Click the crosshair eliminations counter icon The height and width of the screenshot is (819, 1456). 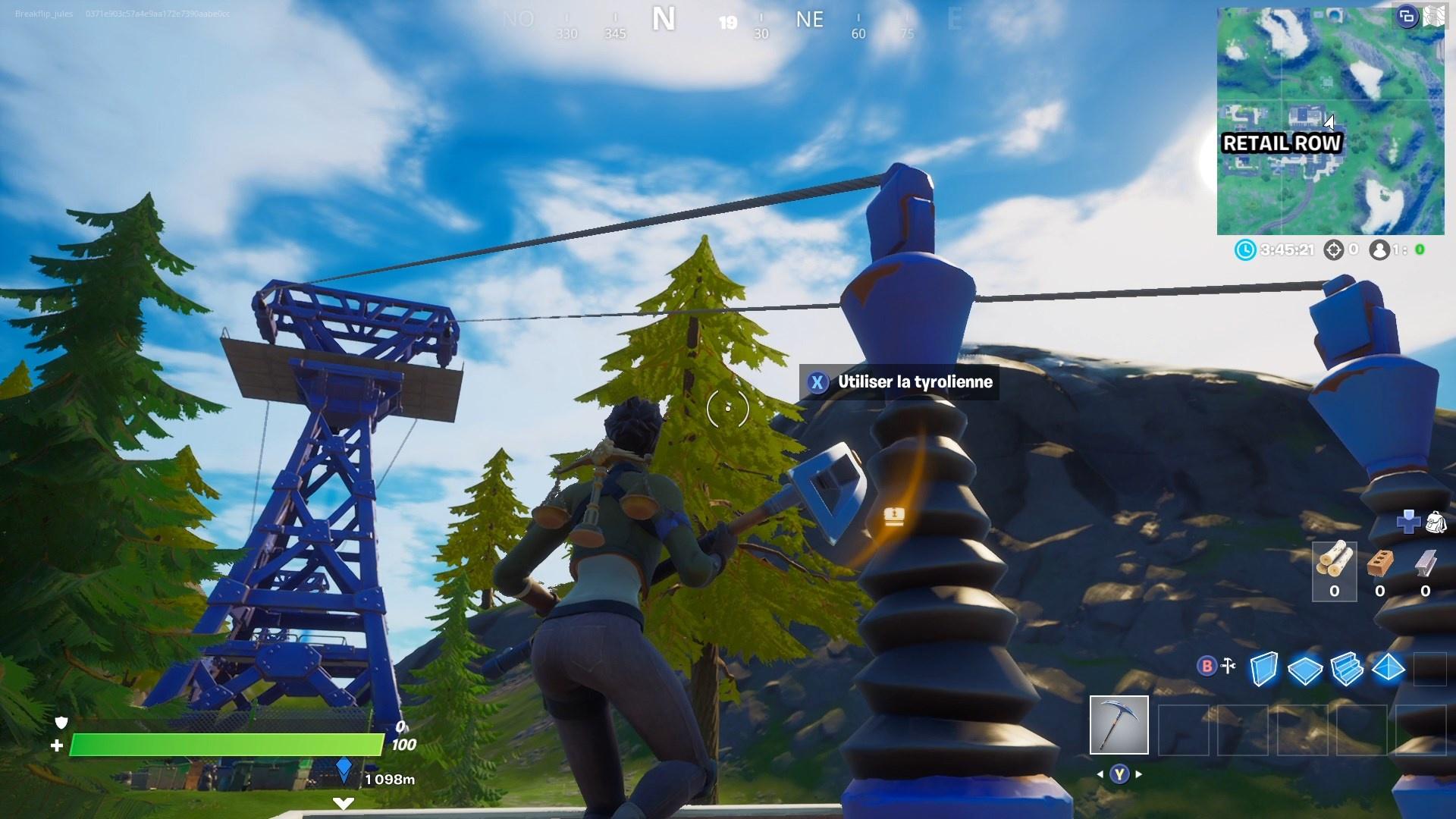pyautogui.click(x=1333, y=249)
